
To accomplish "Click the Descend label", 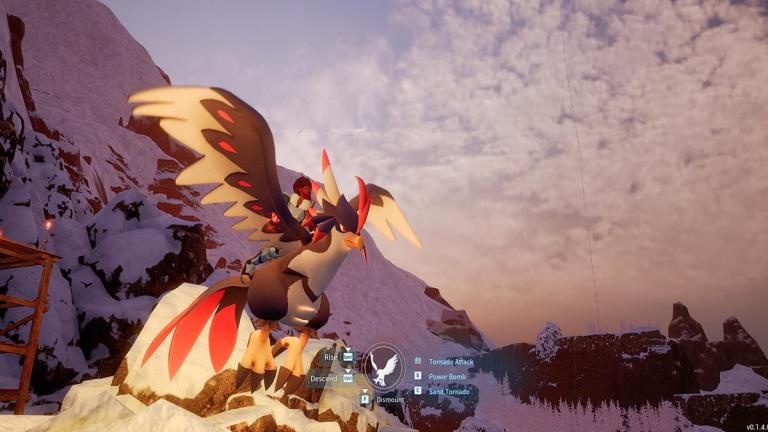I will (323, 378).
